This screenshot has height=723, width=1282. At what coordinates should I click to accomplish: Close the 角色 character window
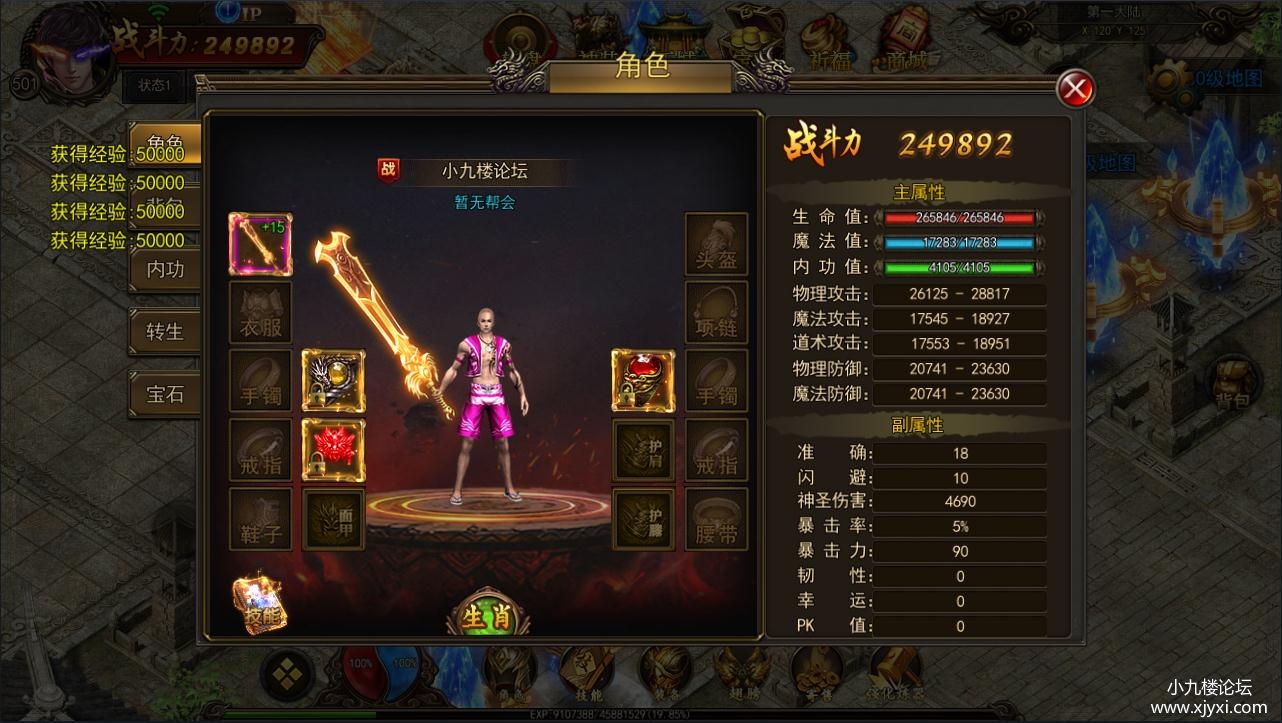tap(1075, 90)
